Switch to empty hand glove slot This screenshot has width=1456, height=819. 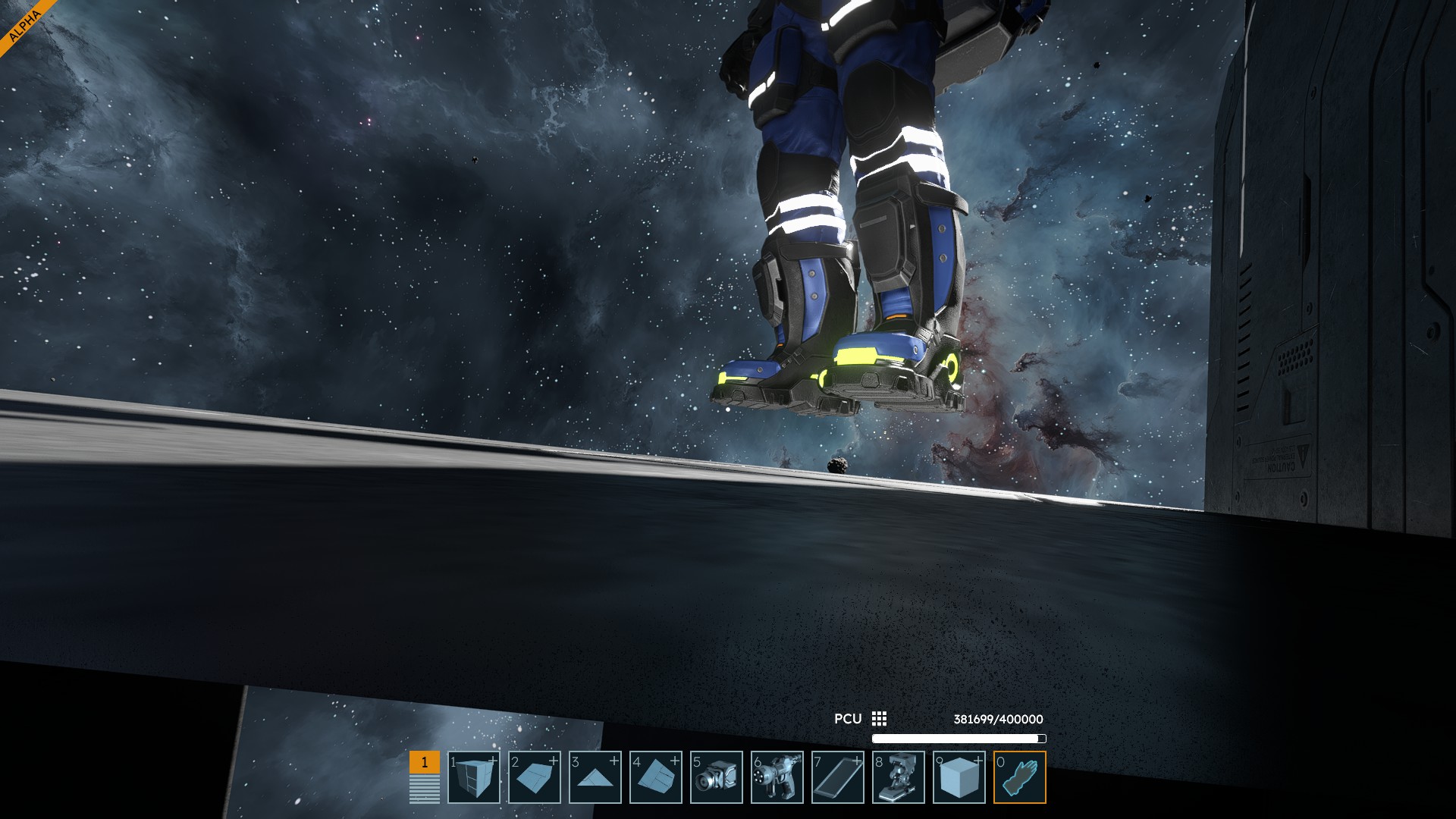[1020, 777]
